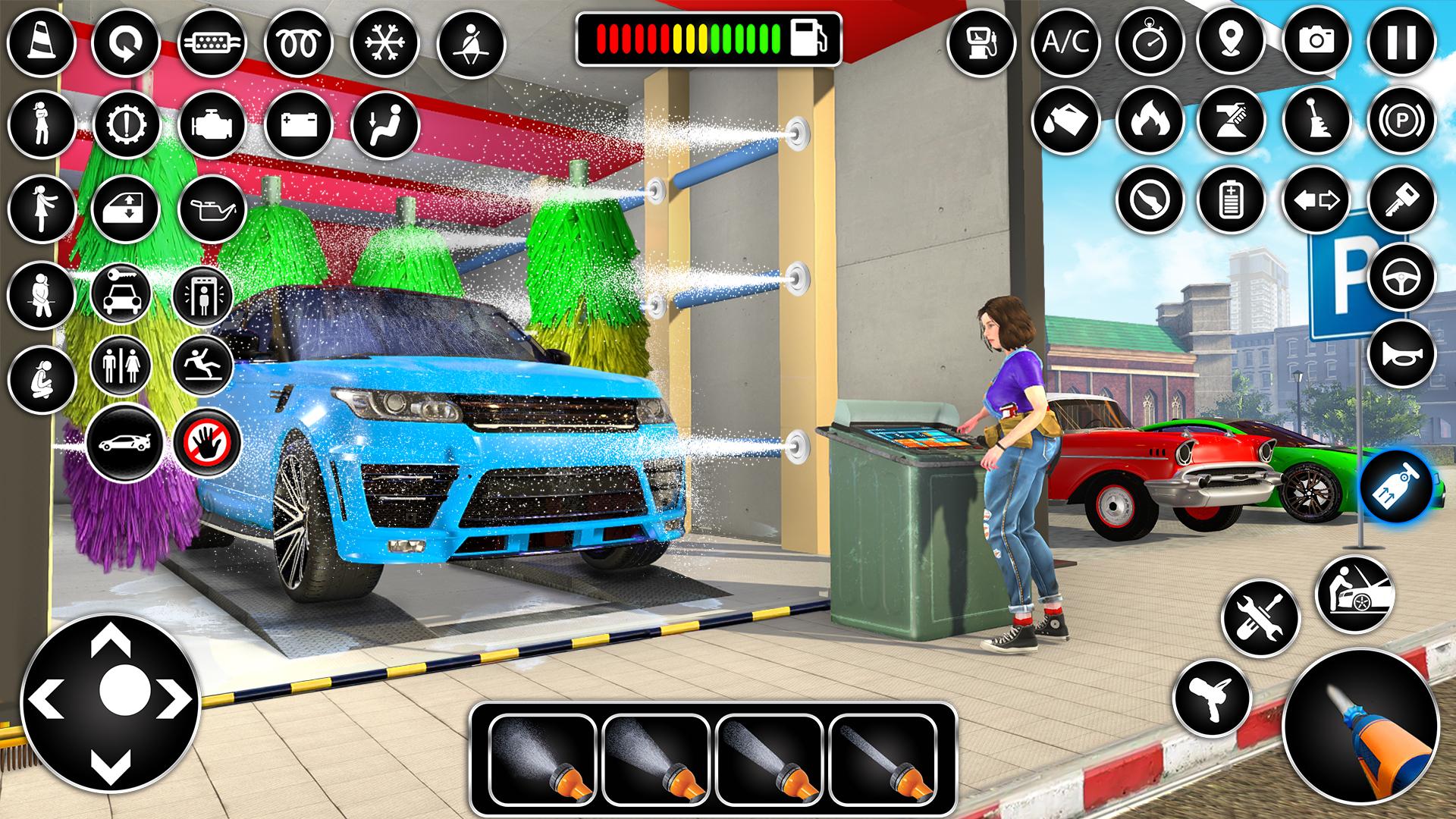Fire the pressure washer gun button

[1360, 726]
